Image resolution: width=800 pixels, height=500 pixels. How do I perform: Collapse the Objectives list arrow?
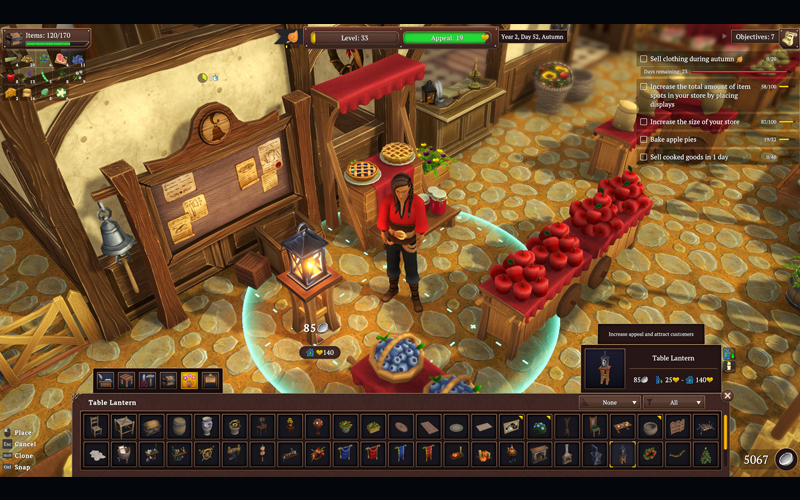pos(725,37)
